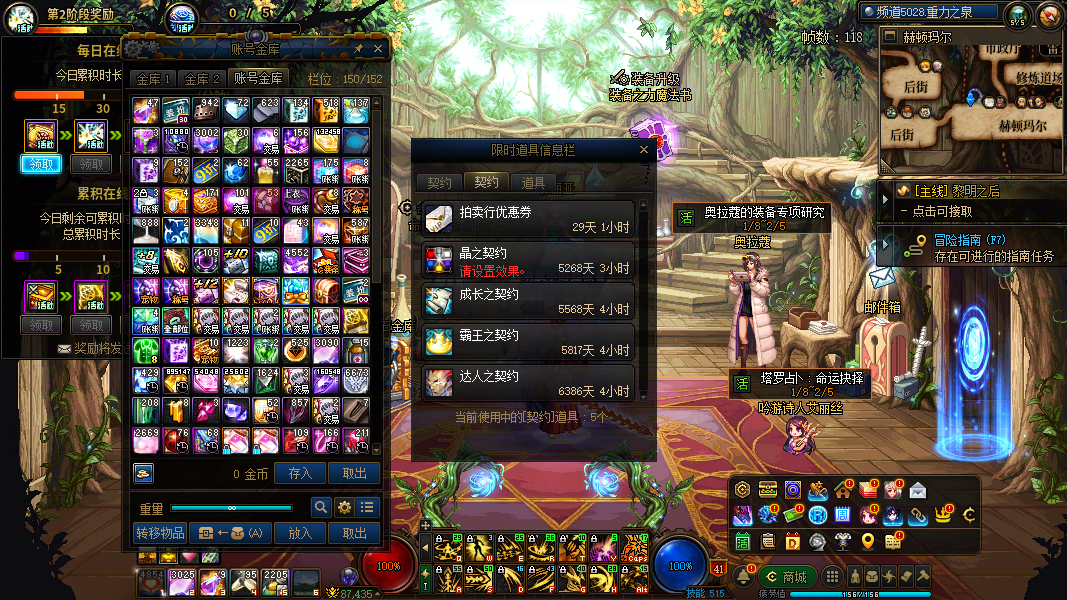The image size is (1067, 600).
Task: Click the 转移物品 transfer items button
Action: coord(160,533)
